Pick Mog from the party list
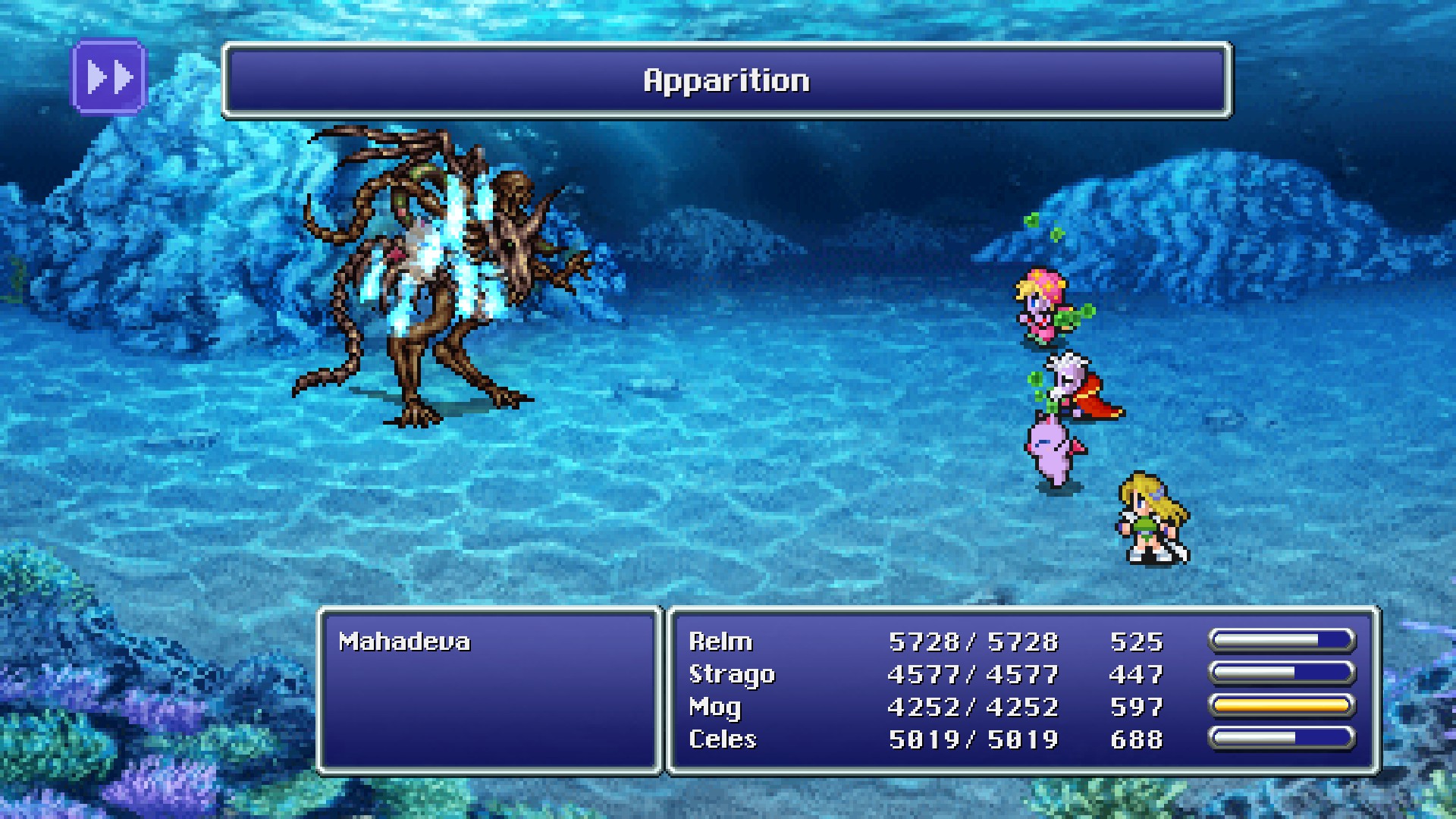The height and width of the screenshot is (819, 1456). click(714, 708)
